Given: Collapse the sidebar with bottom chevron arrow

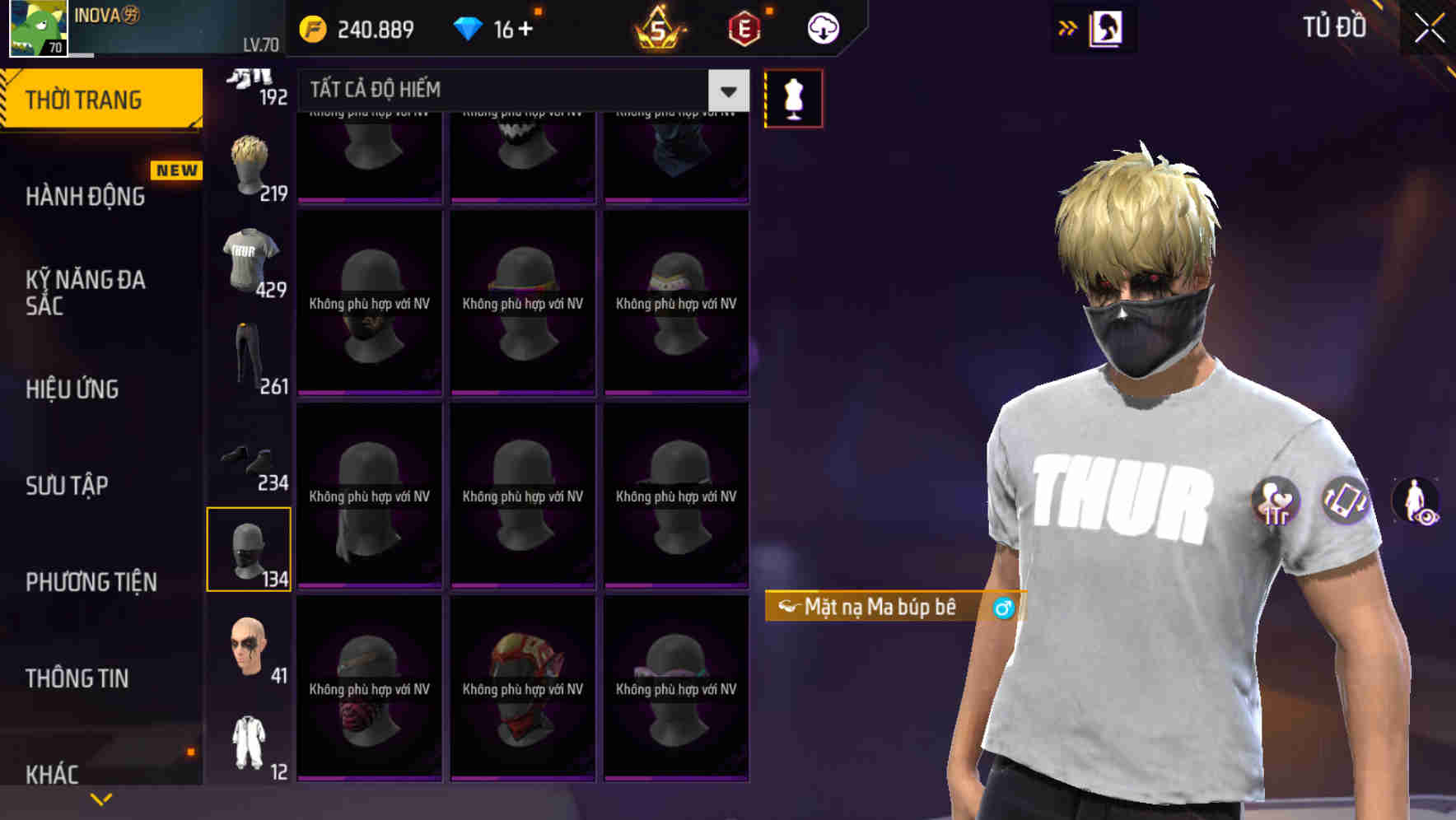Looking at the screenshot, I should coord(100,798).
